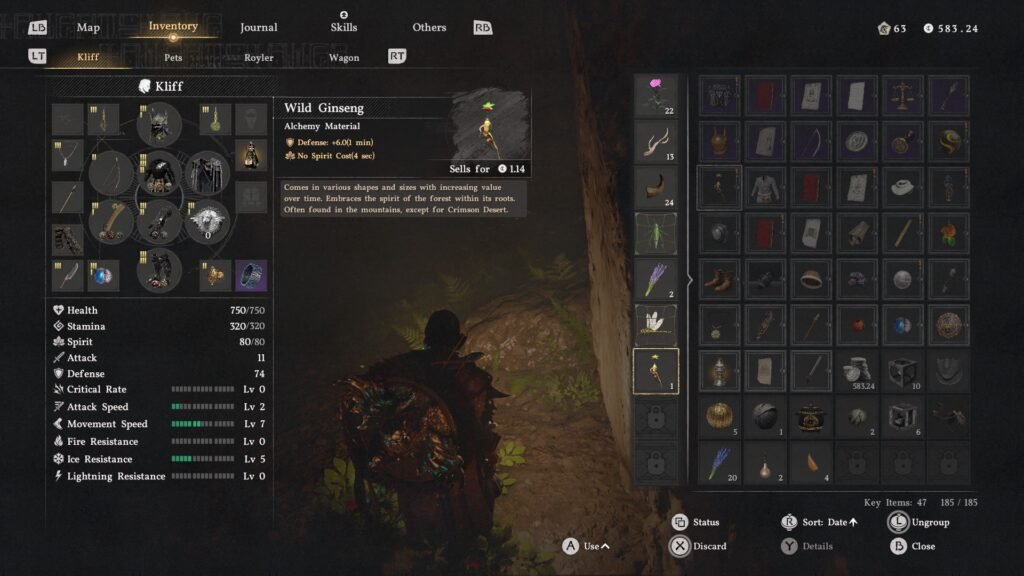1024x576 pixels.
Task: Choose the brown leather boots item
Action: [719, 279]
